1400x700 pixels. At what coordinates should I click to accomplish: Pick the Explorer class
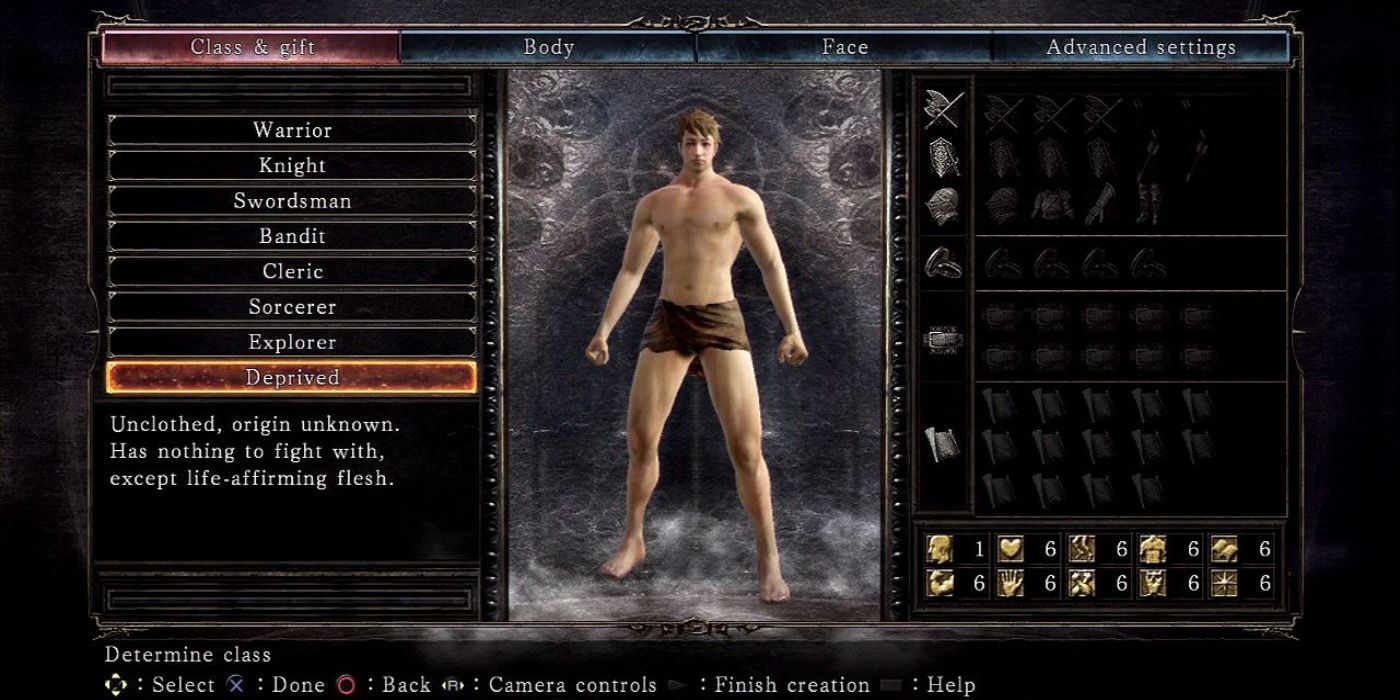tap(292, 342)
